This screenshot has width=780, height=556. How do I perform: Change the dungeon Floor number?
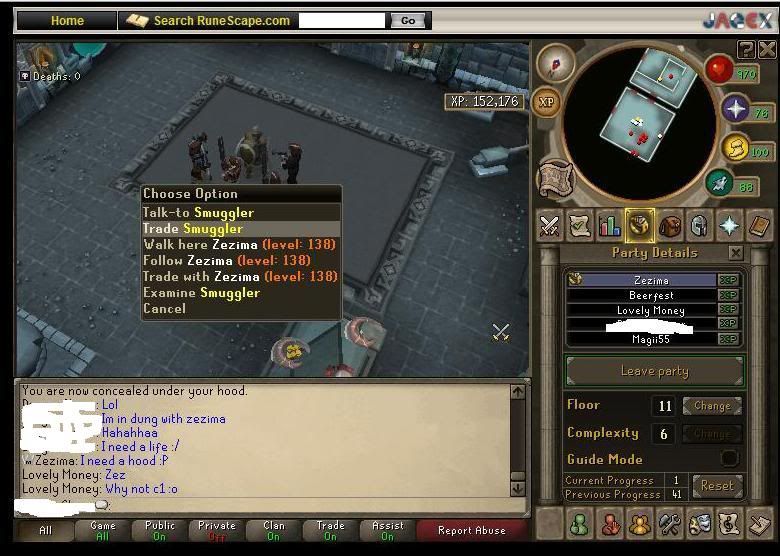(x=712, y=406)
